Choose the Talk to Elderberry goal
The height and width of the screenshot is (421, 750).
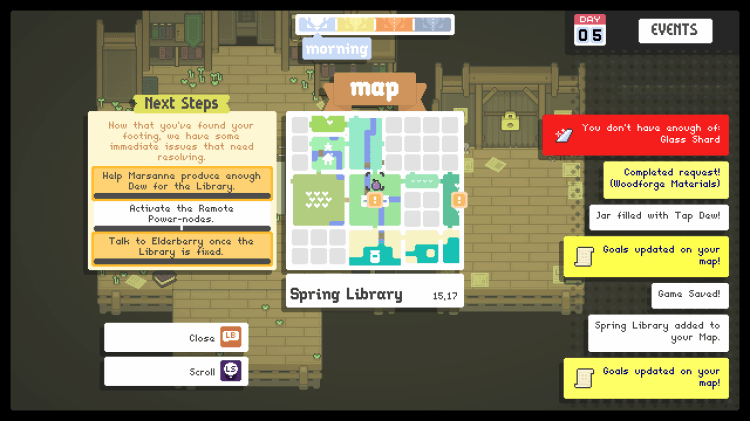tap(182, 246)
